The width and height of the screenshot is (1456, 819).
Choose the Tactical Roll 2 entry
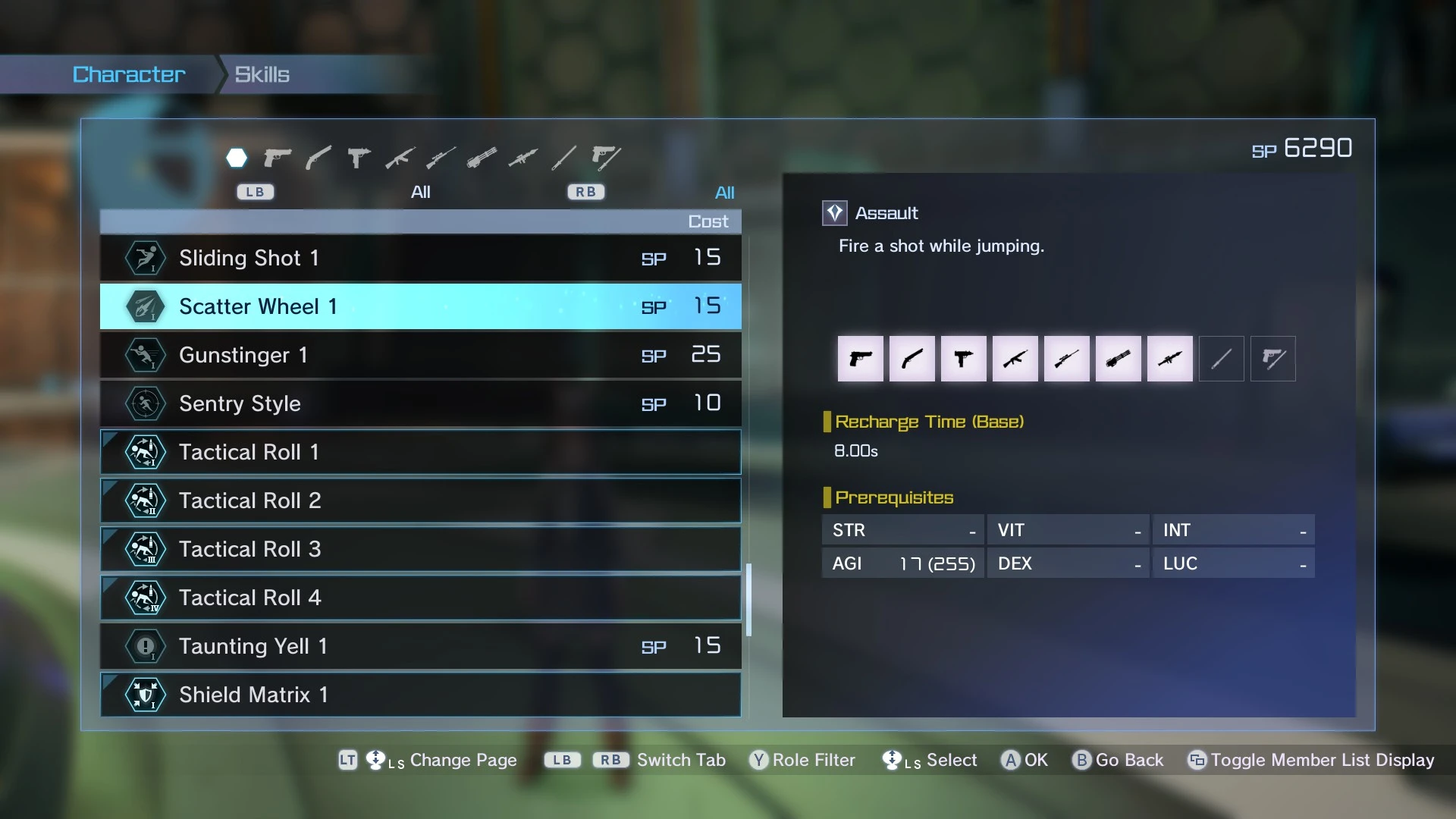(x=420, y=500)
